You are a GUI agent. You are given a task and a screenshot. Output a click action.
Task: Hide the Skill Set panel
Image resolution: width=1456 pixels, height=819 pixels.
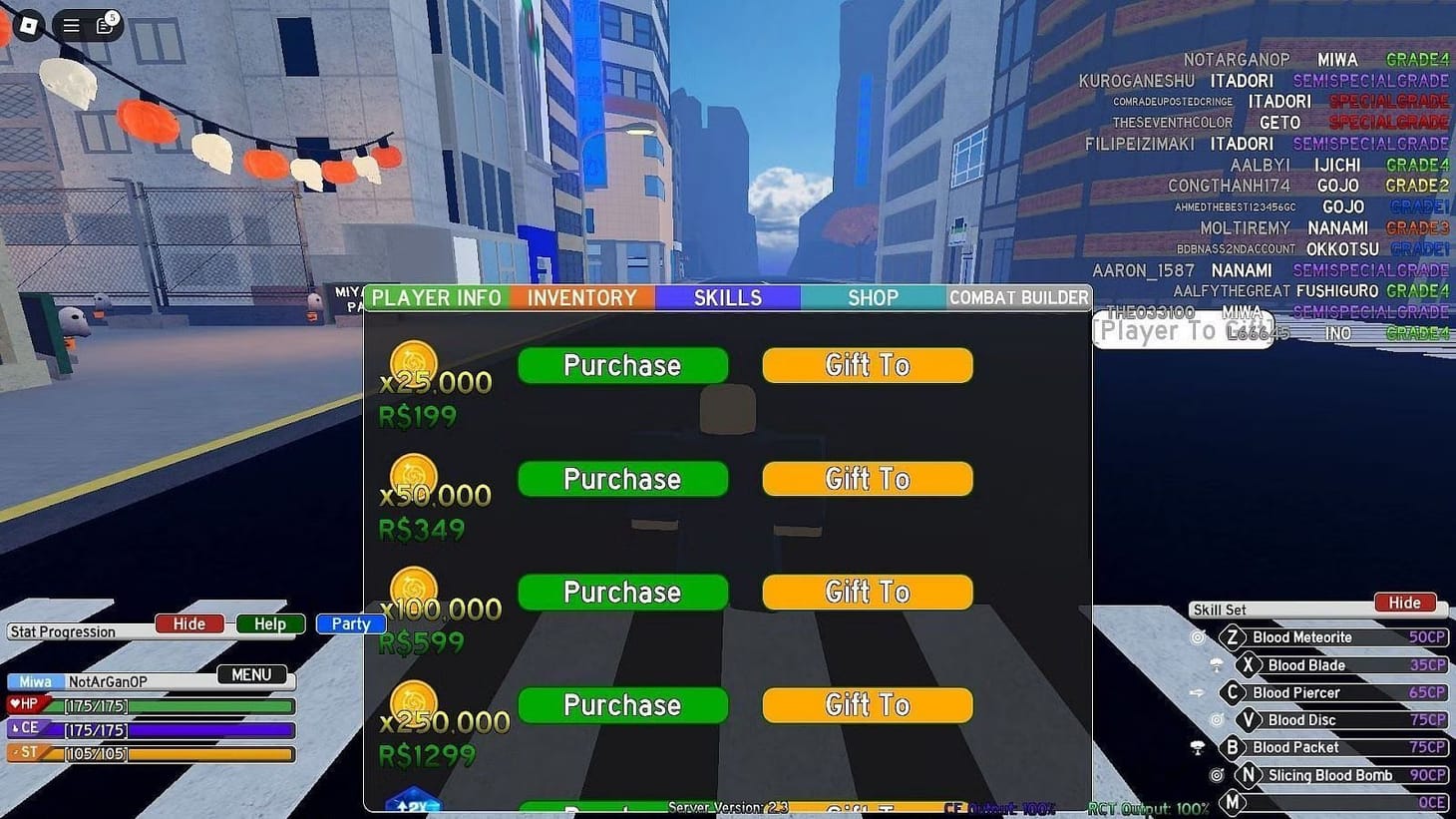click(x=1404, y=603)
